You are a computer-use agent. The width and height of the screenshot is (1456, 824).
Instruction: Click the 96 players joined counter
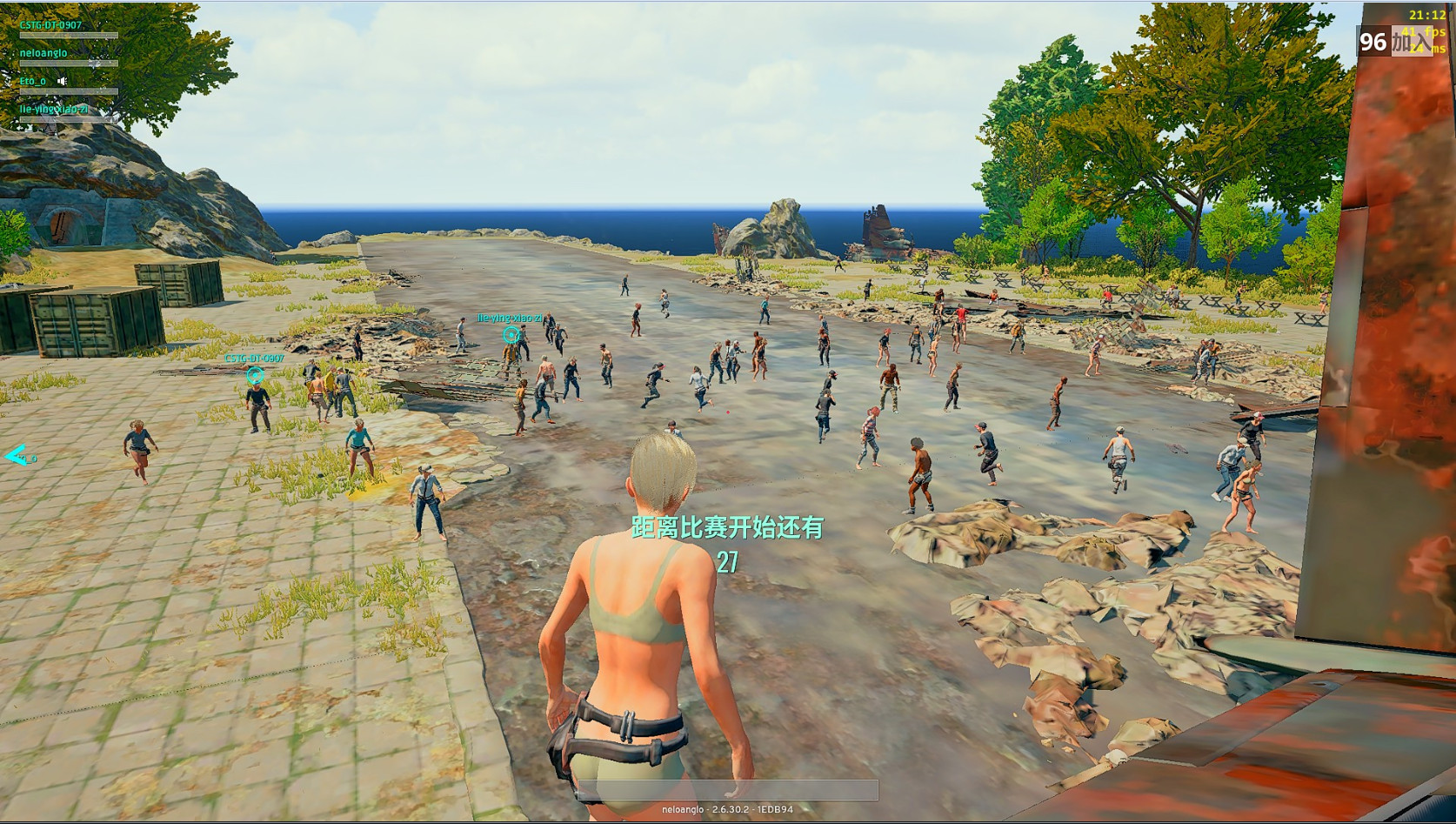pyautogui.click(x=1393, y=42)
